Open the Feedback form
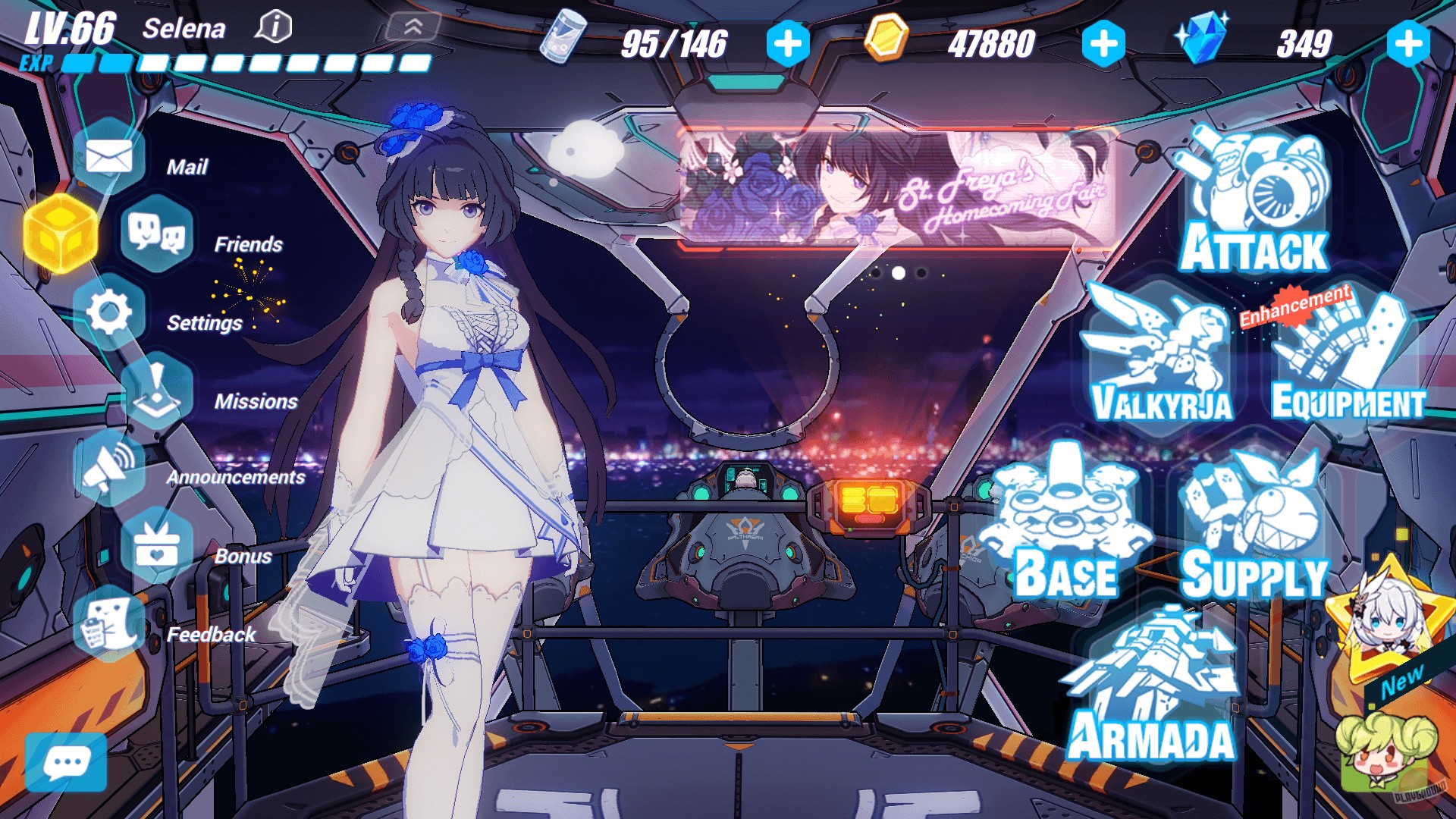 pyautogui.click(x=110, y=625)
